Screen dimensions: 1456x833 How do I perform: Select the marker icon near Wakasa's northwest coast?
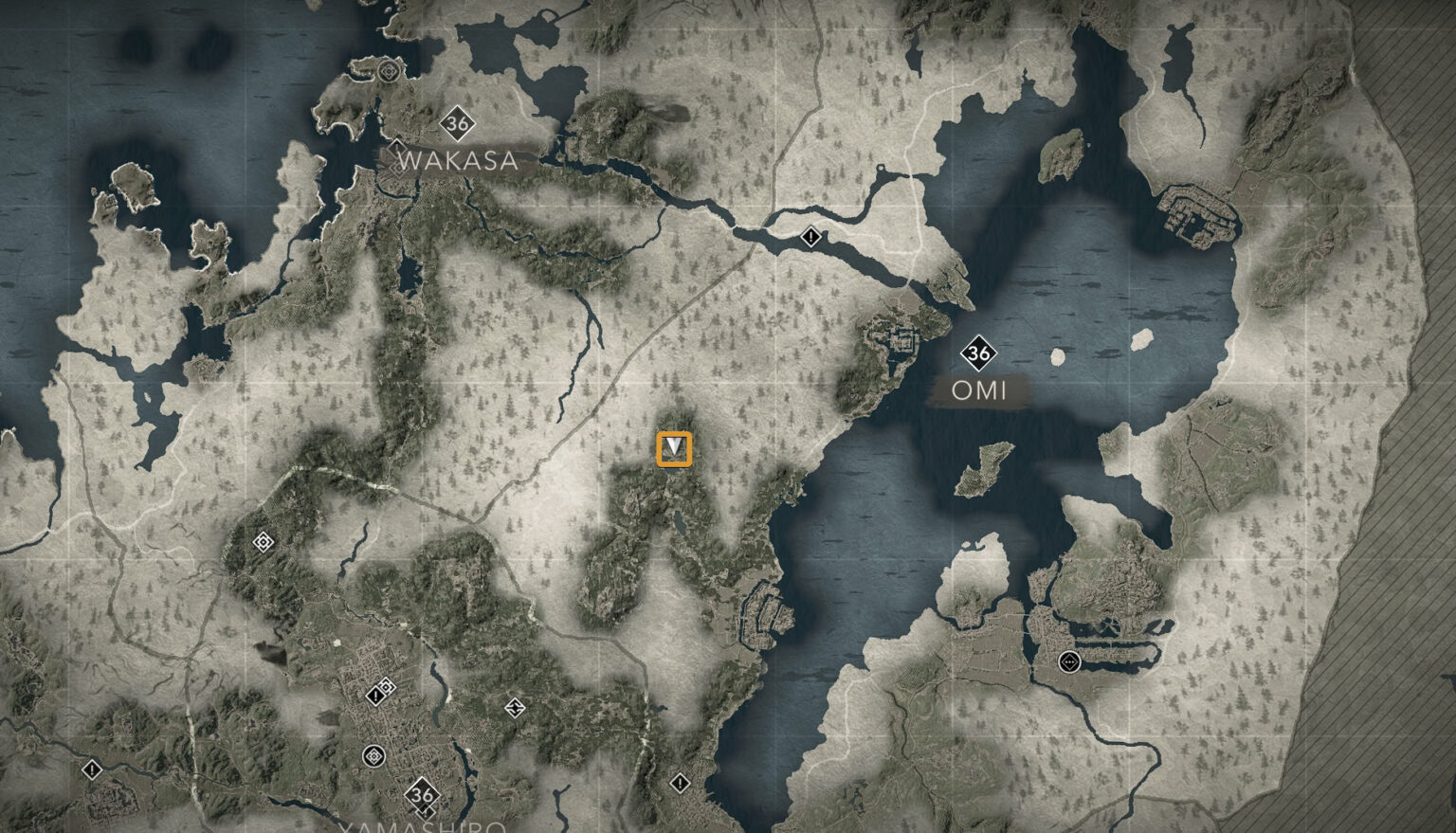389,72
